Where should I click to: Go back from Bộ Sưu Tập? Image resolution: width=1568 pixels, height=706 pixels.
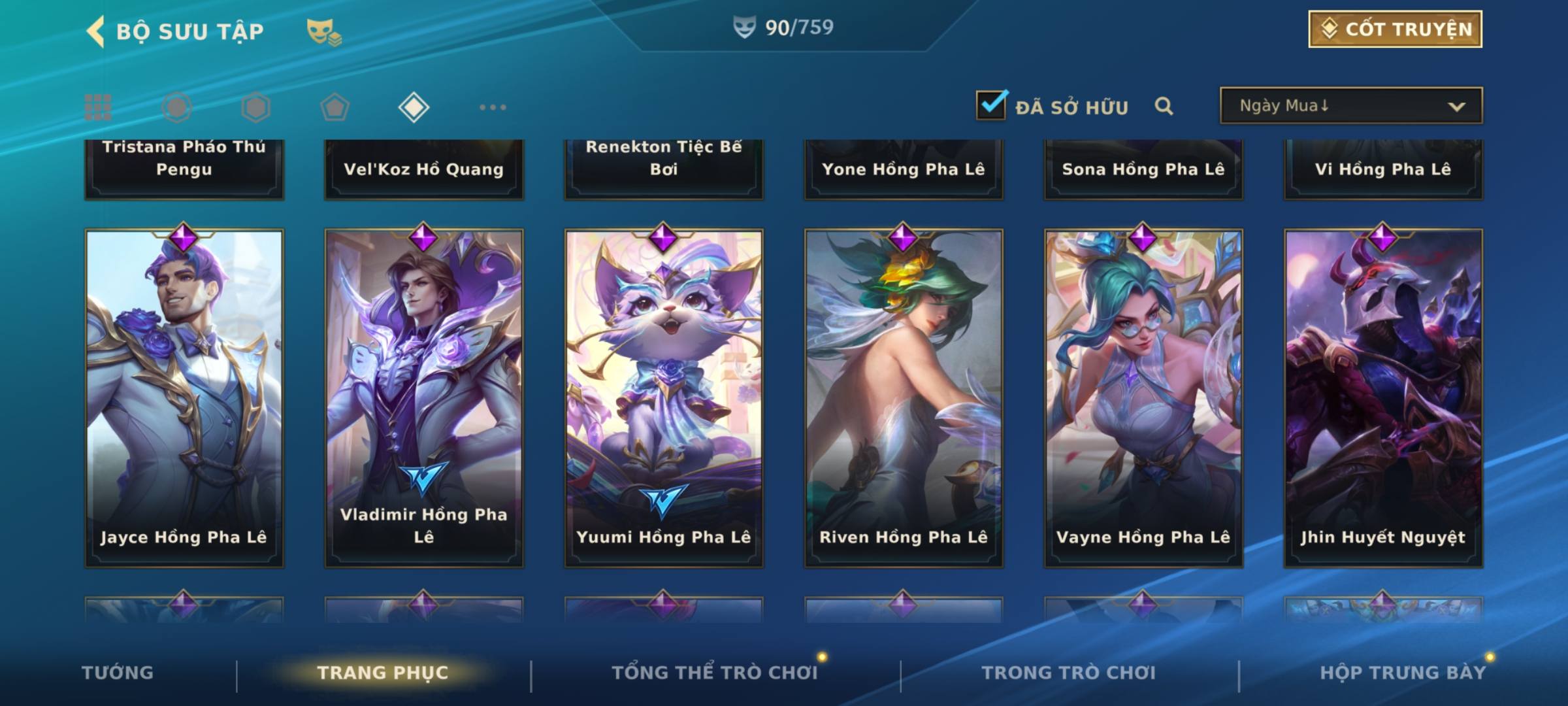click(96, 31)
